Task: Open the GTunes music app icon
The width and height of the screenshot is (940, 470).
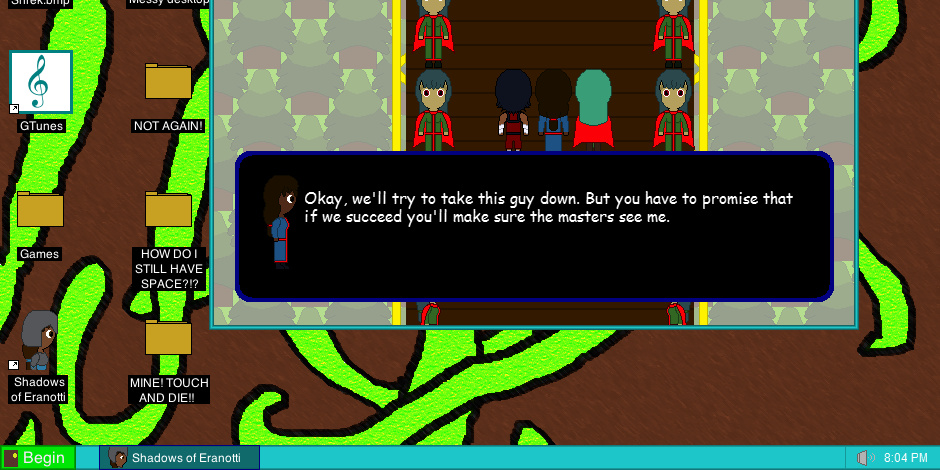Action: pyautogui.click(x=41, y=82)
